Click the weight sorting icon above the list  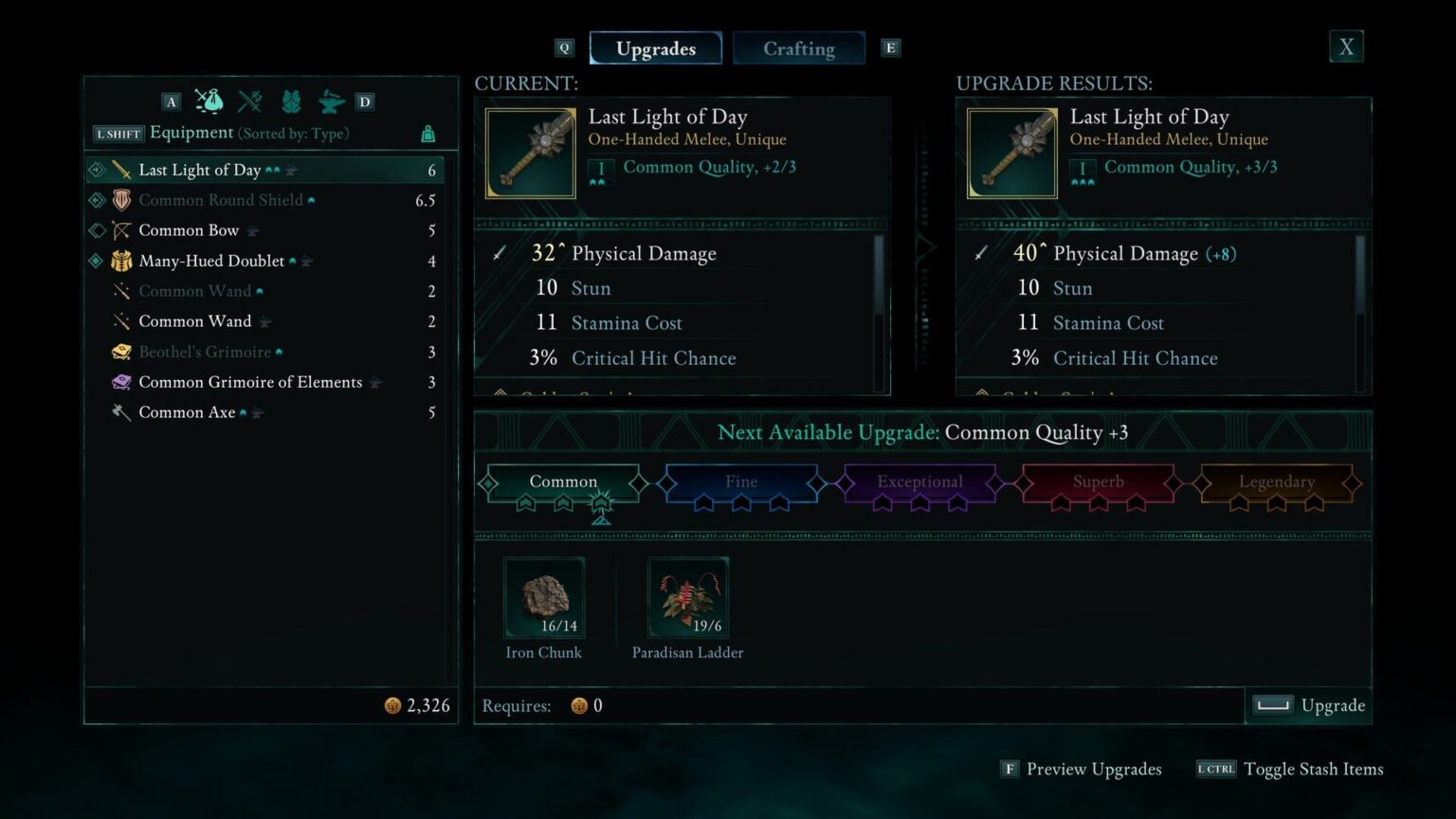(x=426, y=134)
